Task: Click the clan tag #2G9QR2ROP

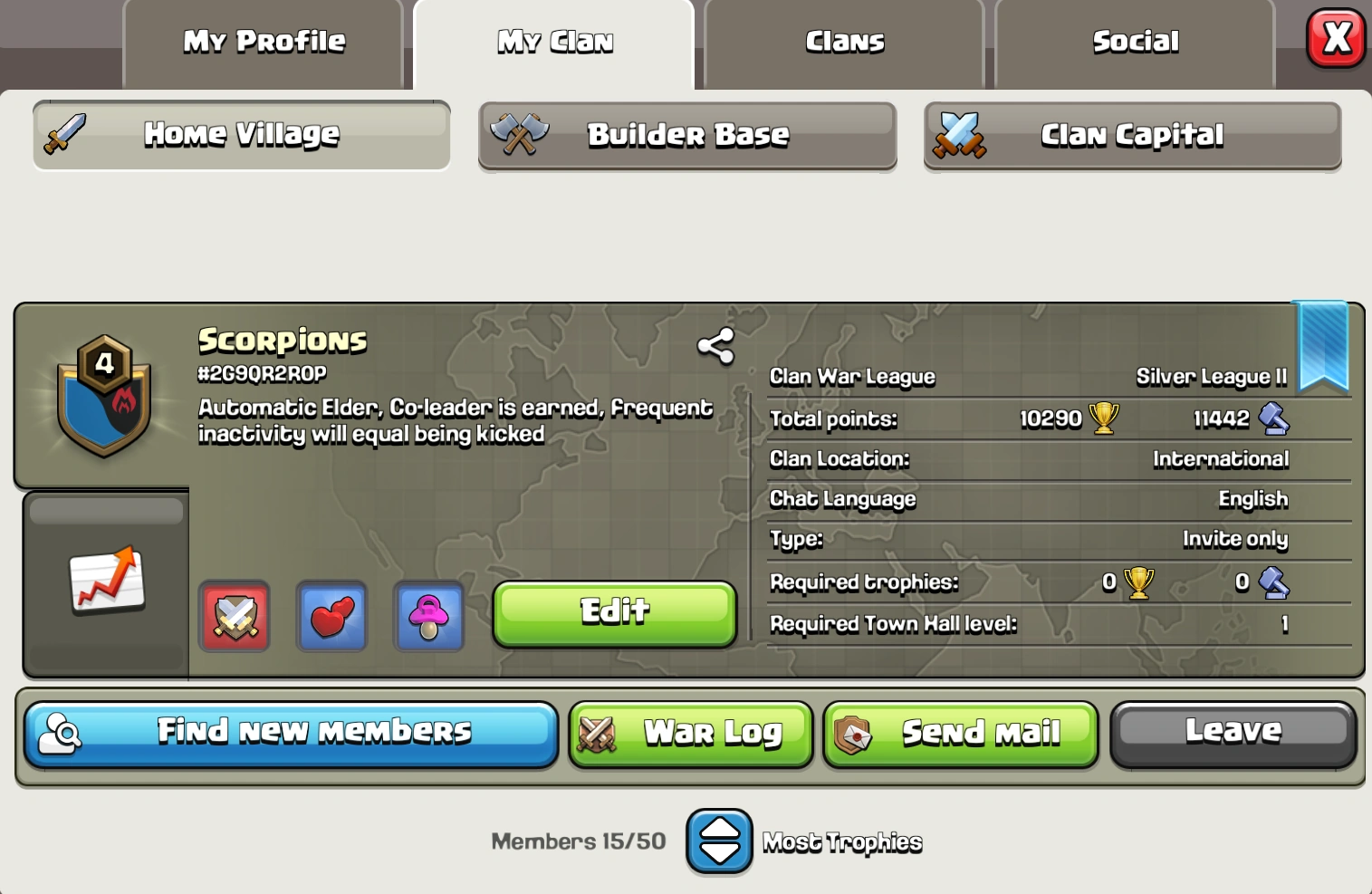Action: (261, 373)
